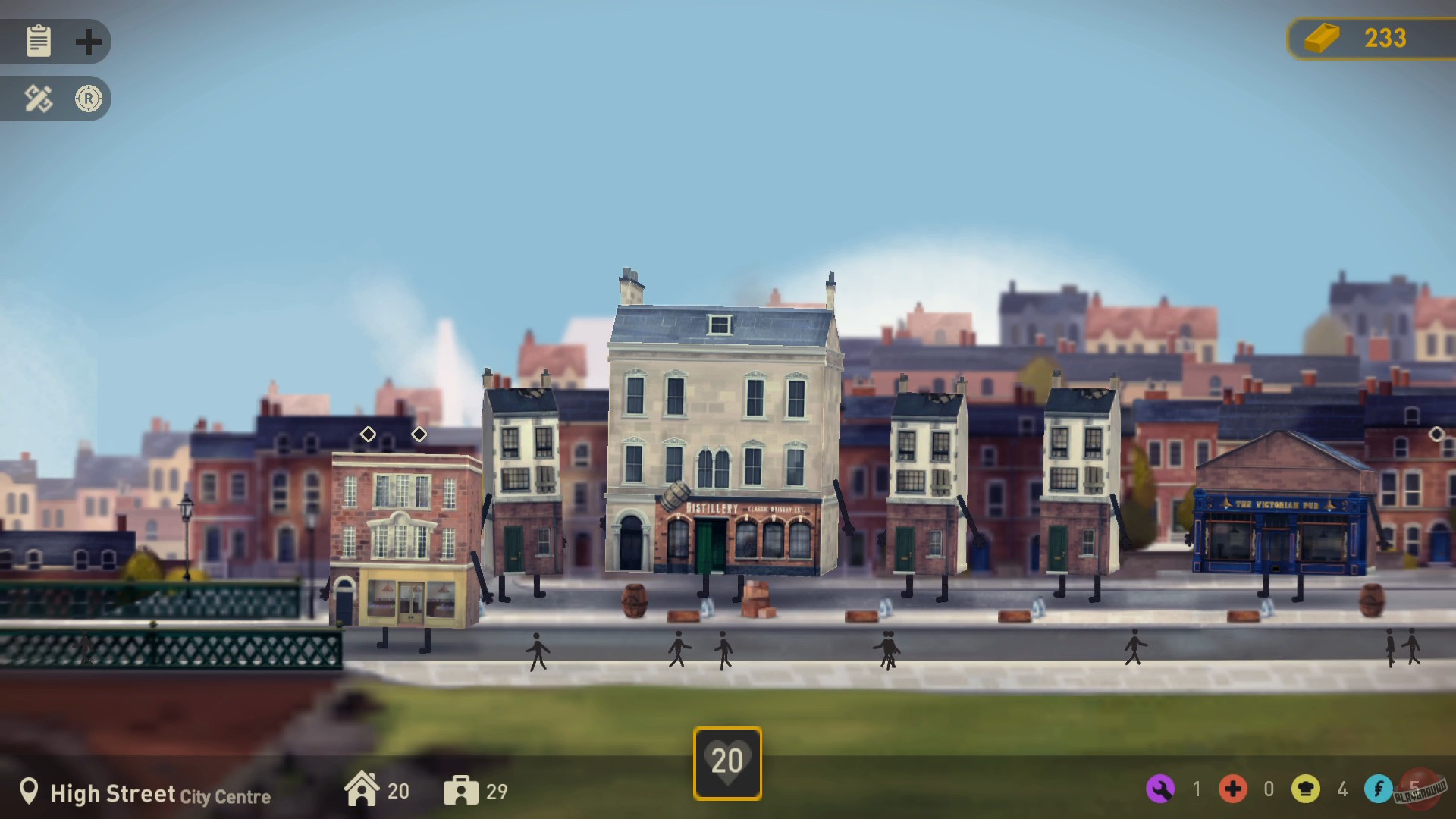
Task: Click the plus icon next to the clipboard
Action: [x=89, y=42]
